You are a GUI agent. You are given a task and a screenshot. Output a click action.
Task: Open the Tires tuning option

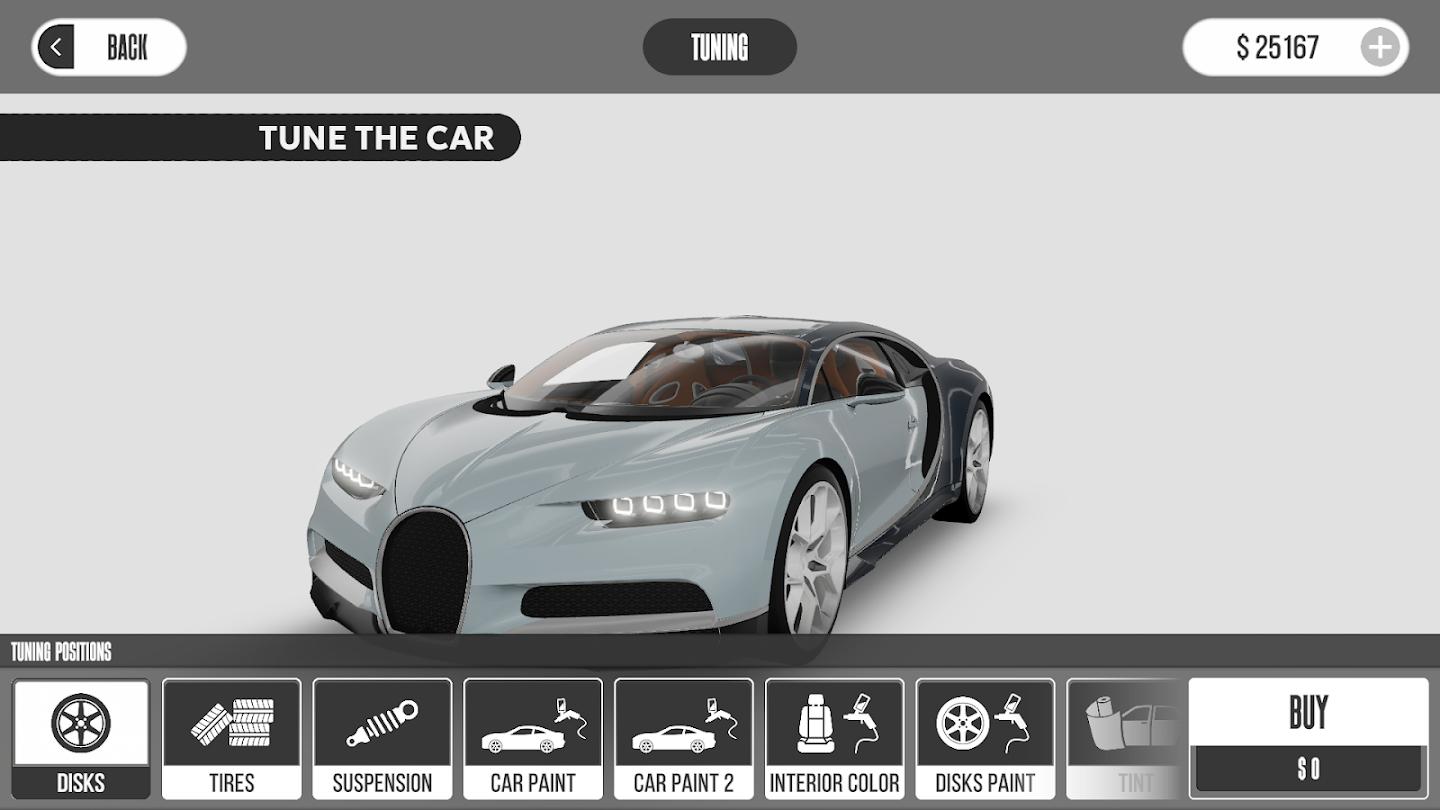tap(231, 739)
